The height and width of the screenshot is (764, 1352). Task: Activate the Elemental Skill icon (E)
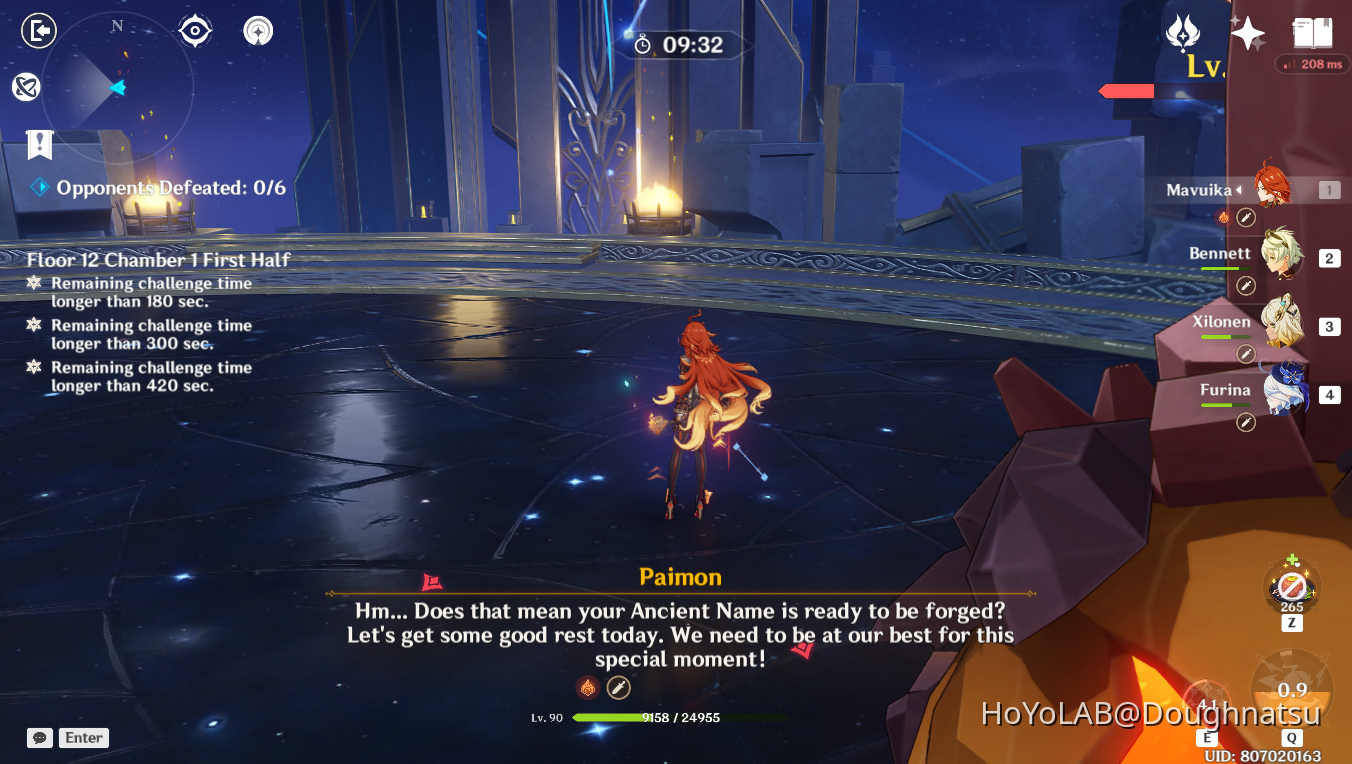tap(1207, 701)
